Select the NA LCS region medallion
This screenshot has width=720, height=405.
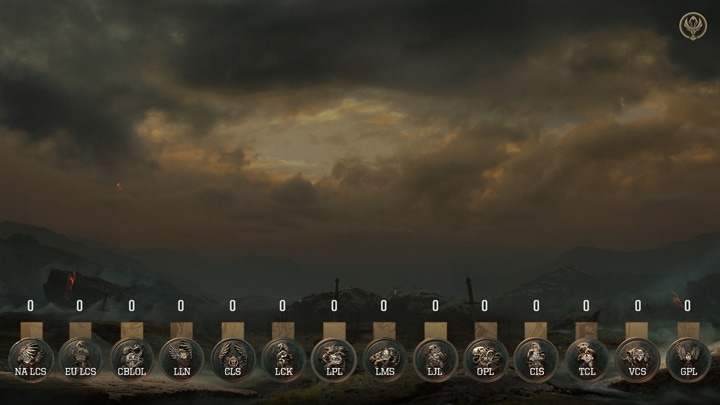tap(30, 358)
